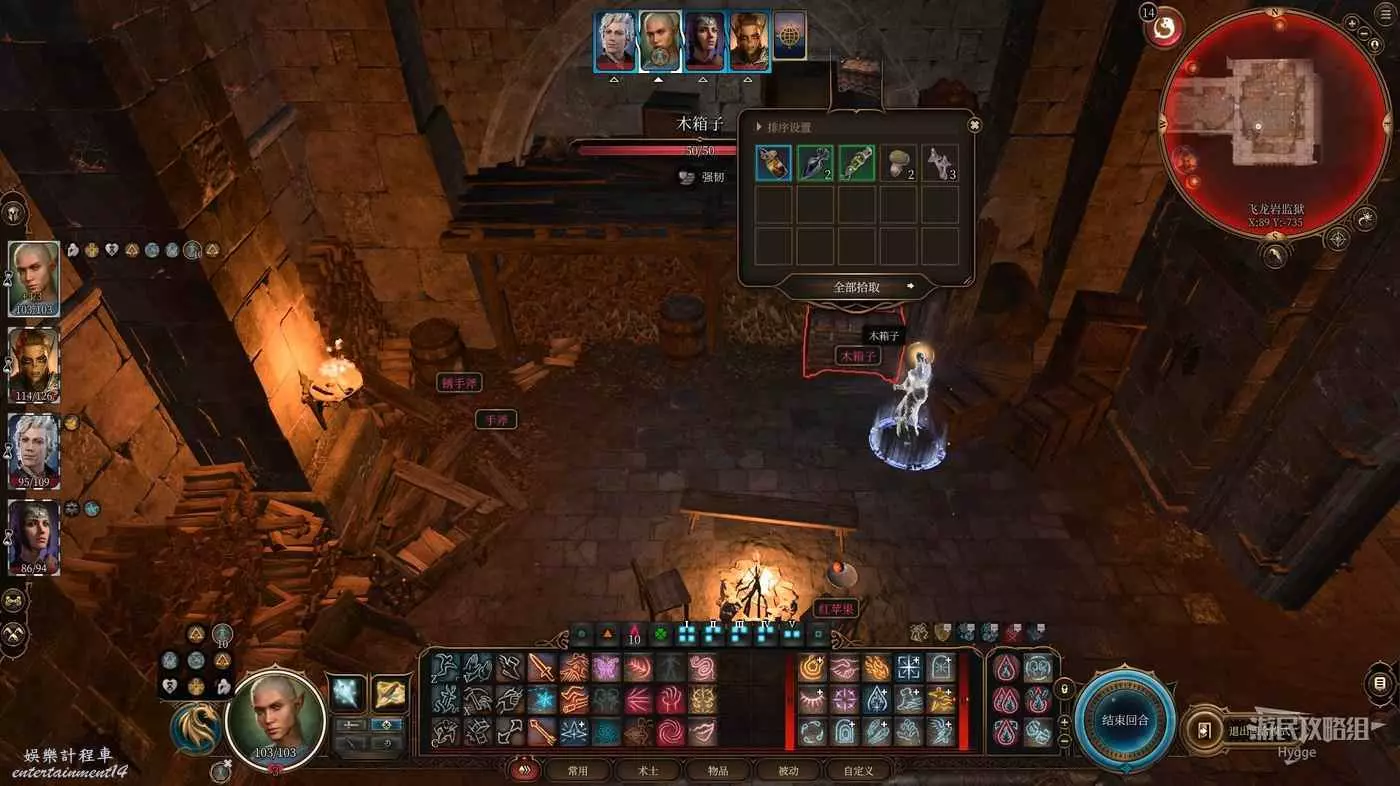
Task: Close the wooden crate loot window
Action: (975, 125)
